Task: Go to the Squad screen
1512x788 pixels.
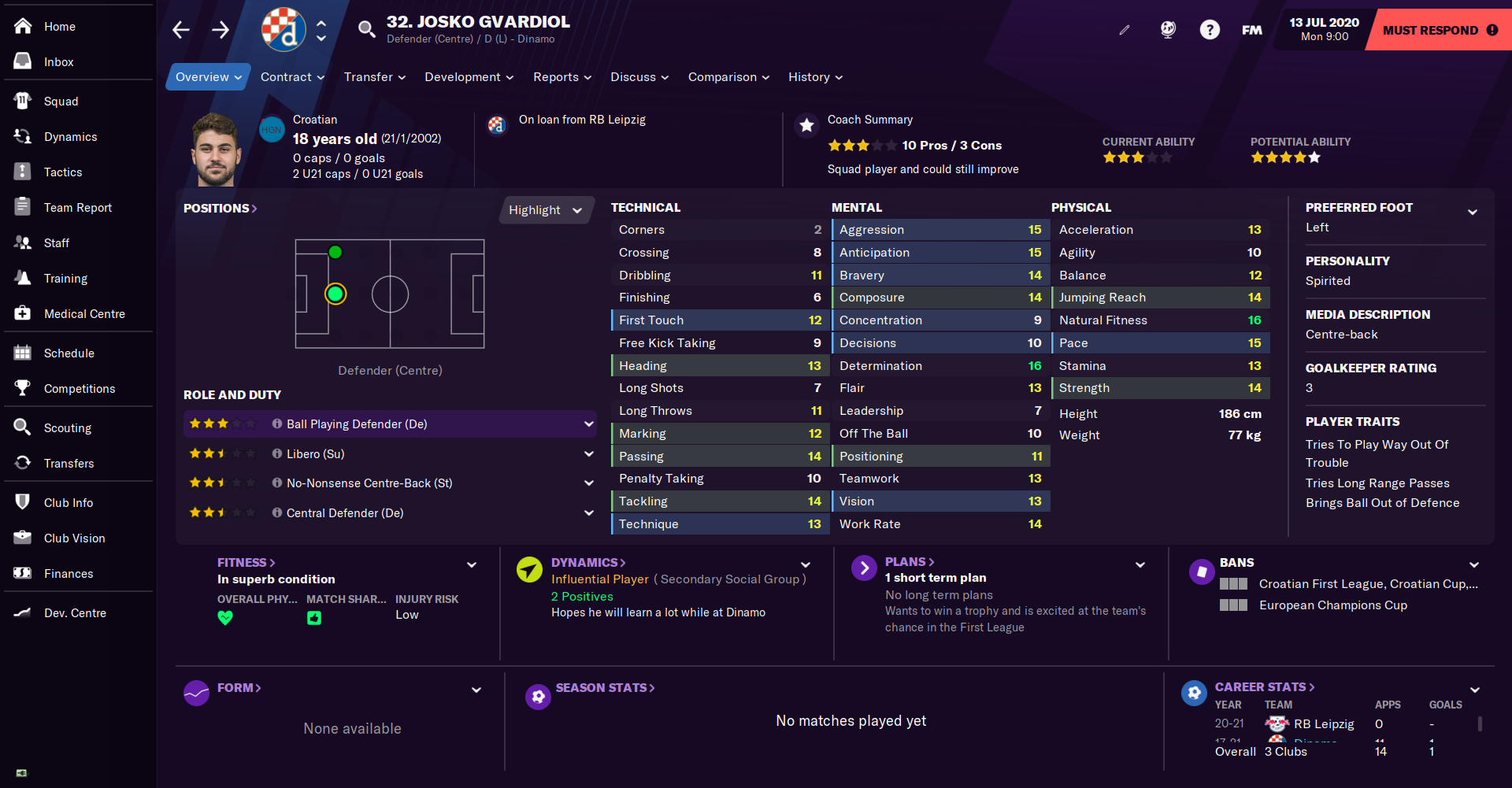Action: coord(61,102)
